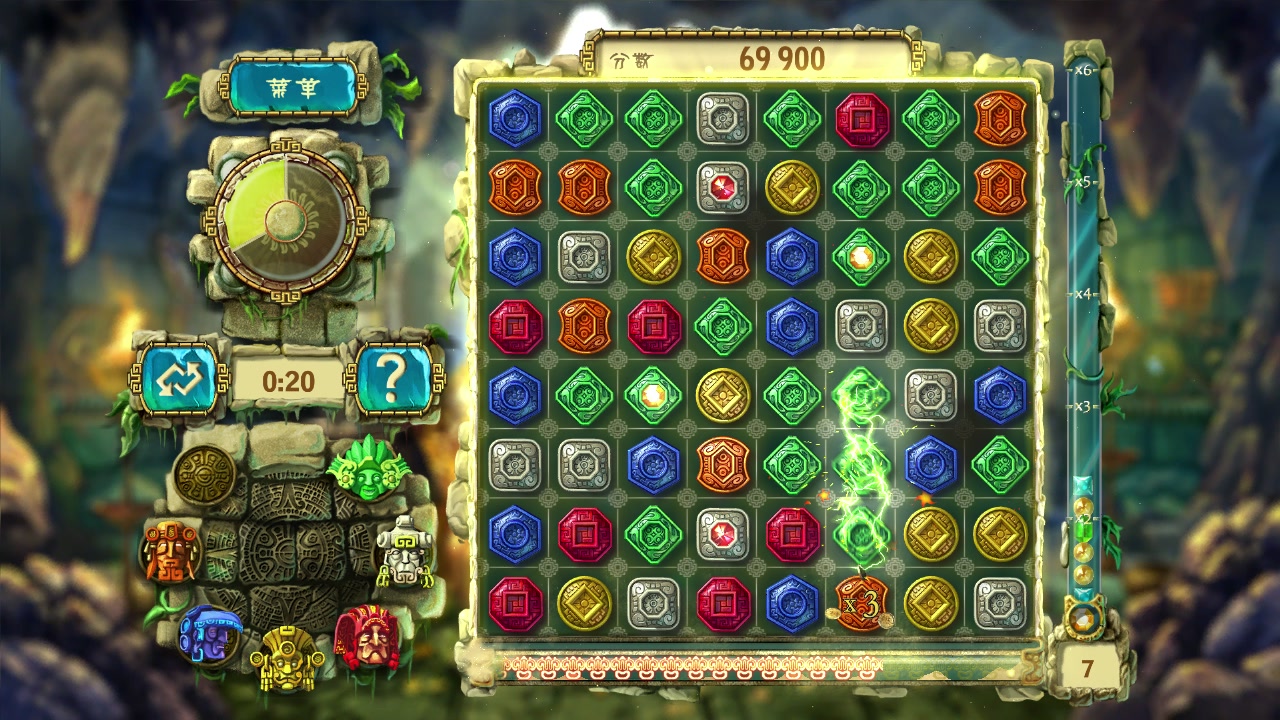
Task: Shuffle the board with the arrows button
Action: coord(178,379)
